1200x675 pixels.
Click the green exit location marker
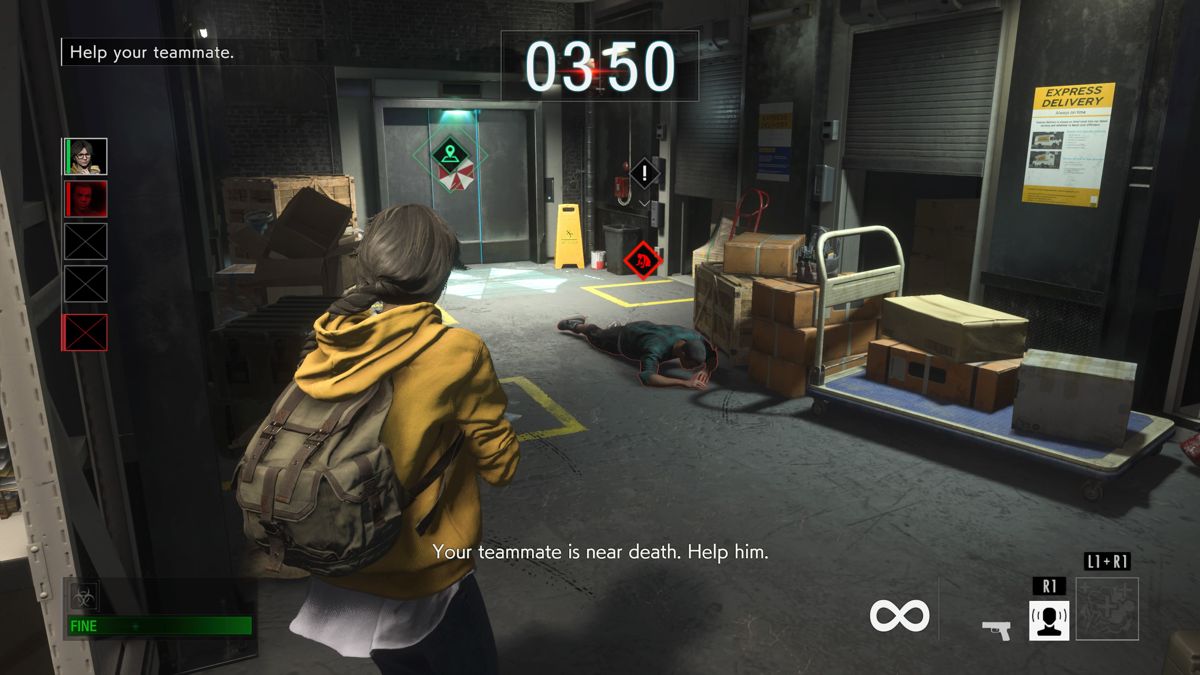(451, 154)
